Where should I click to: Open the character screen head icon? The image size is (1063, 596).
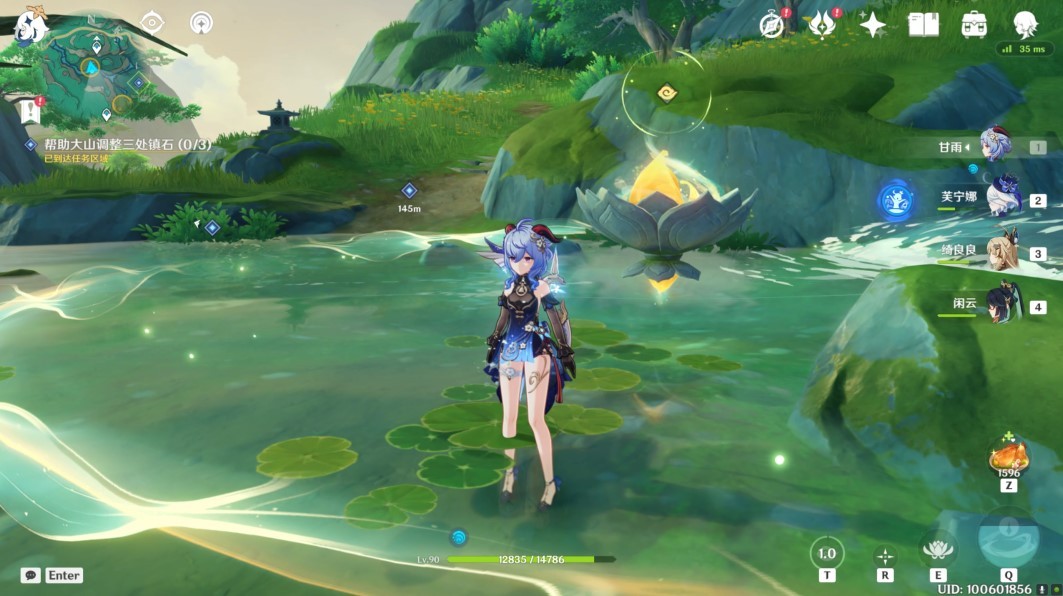pyautogui.click(x=1025, y=25)
